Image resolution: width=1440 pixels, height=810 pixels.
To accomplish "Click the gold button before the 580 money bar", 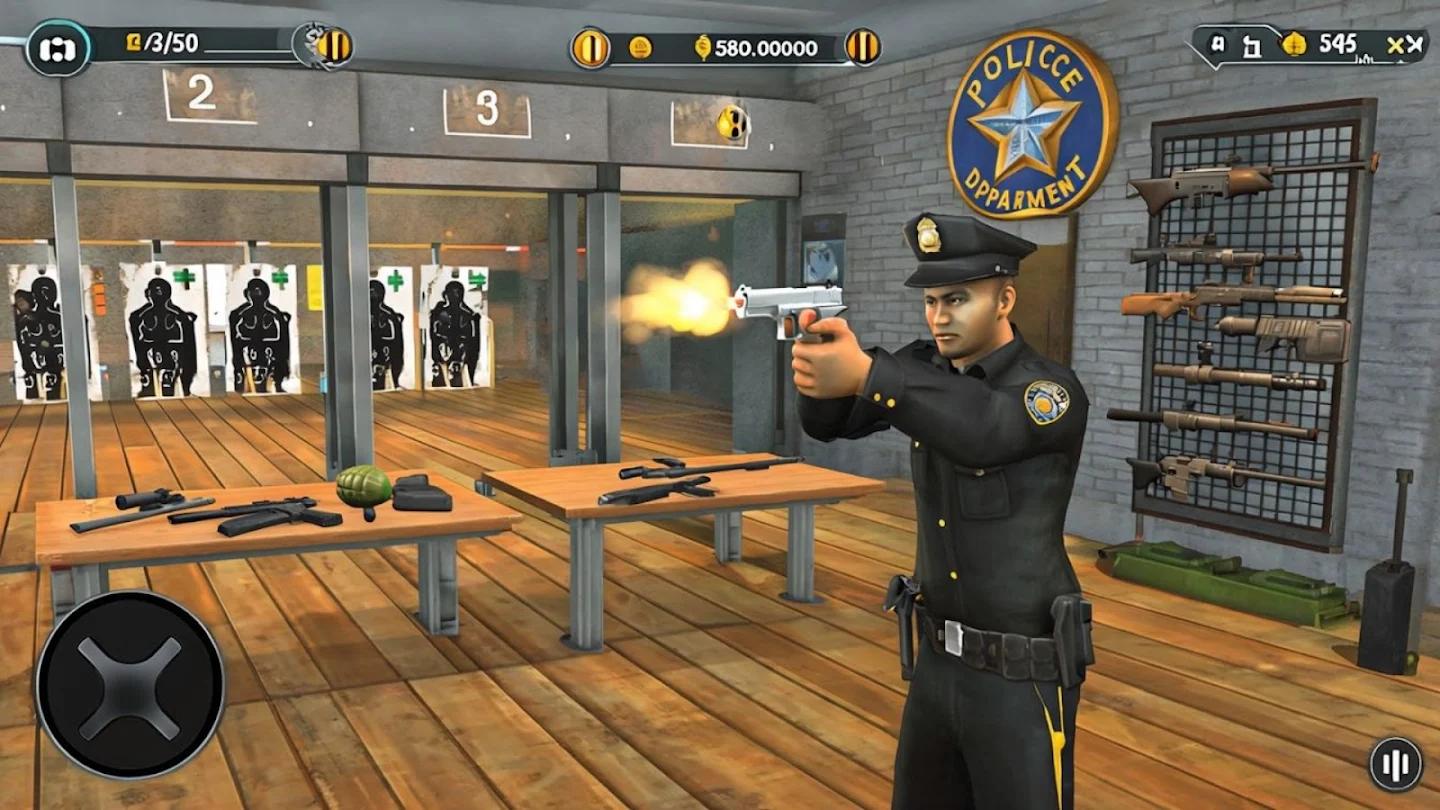I will [590, 47].
